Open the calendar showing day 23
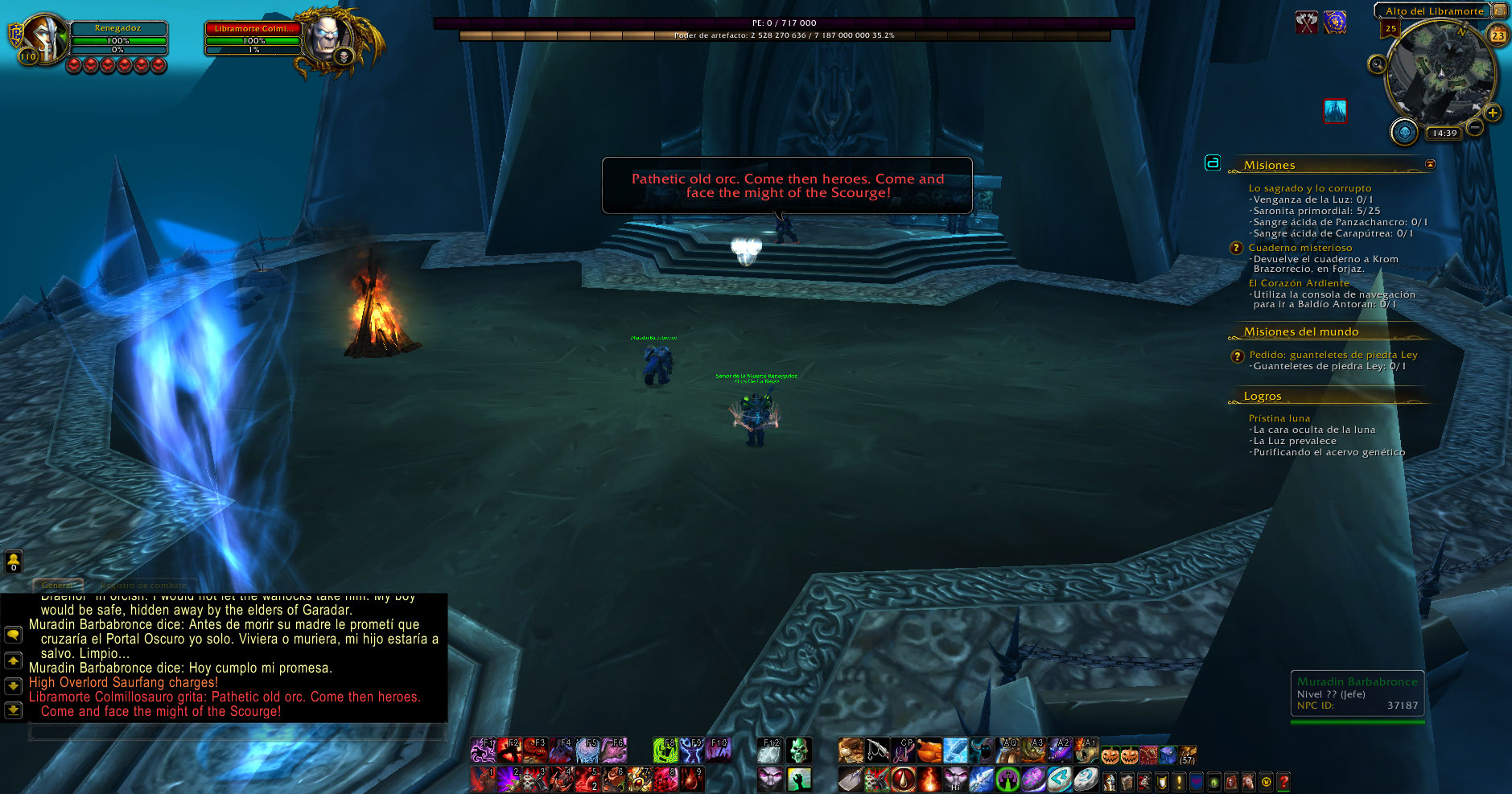The width and height of the screenshot is (1512, 794). click(1498, 35)
